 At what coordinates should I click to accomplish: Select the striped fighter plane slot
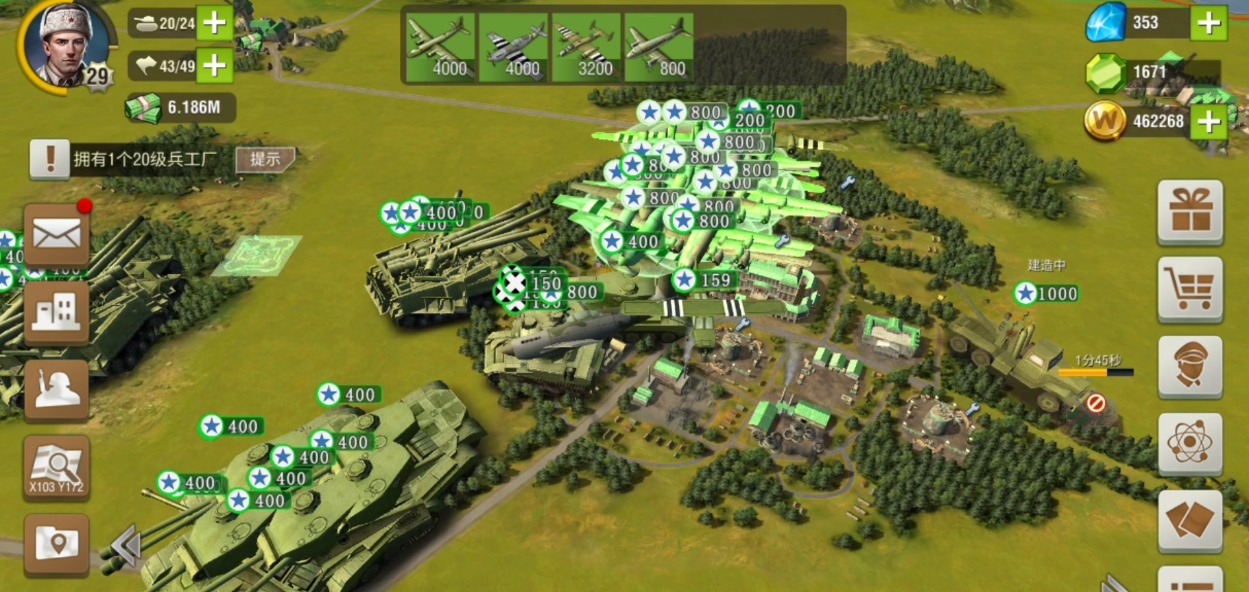click(x=513, y=47)
